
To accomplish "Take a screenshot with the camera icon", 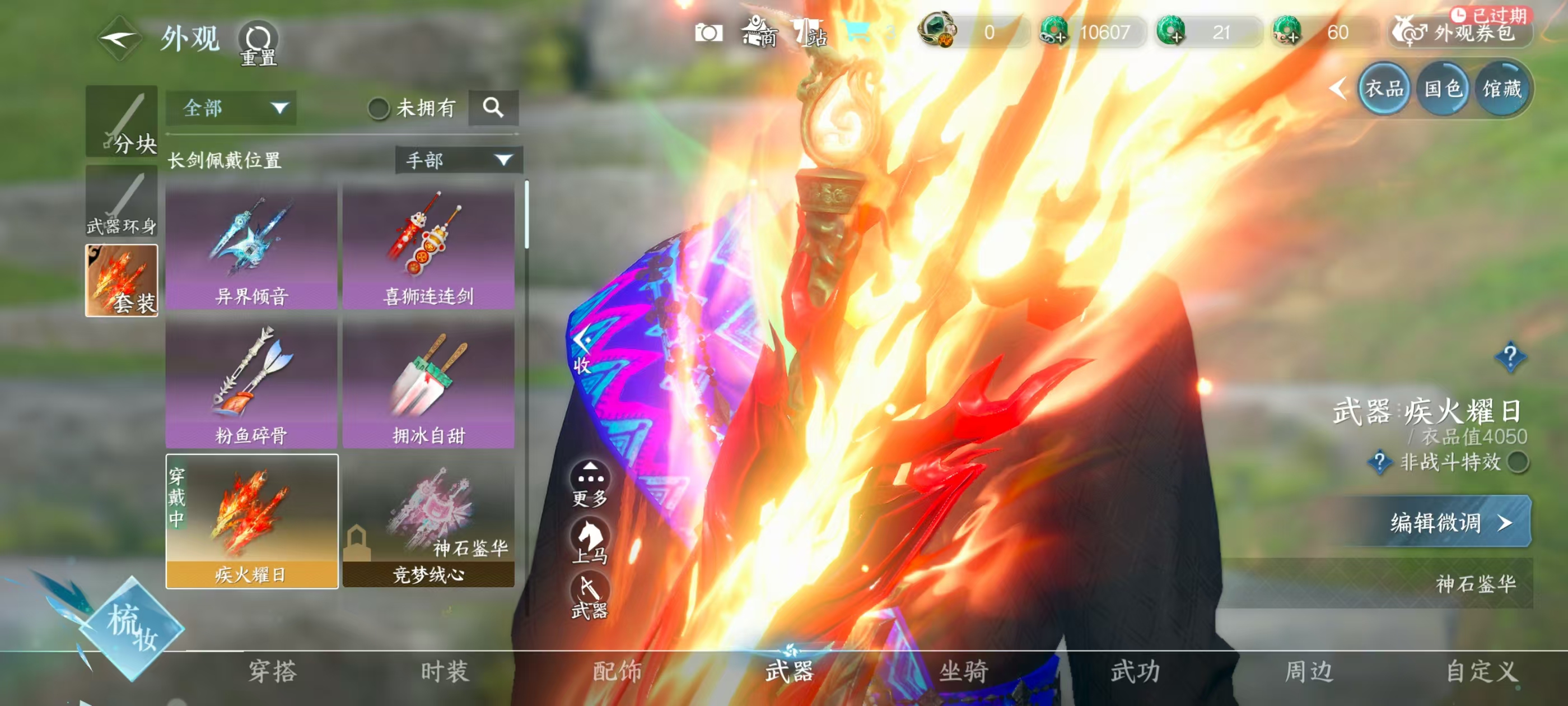I will (x=708, y=32).
